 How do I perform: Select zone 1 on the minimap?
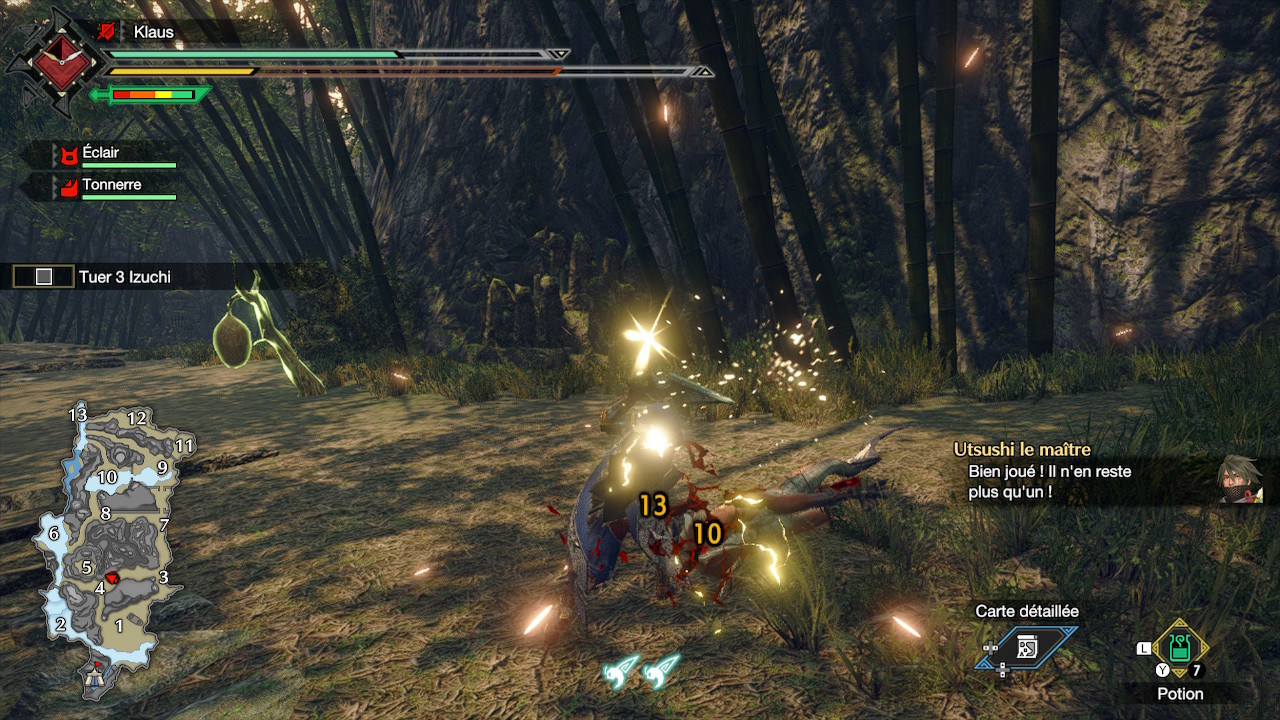click(119, 626)
